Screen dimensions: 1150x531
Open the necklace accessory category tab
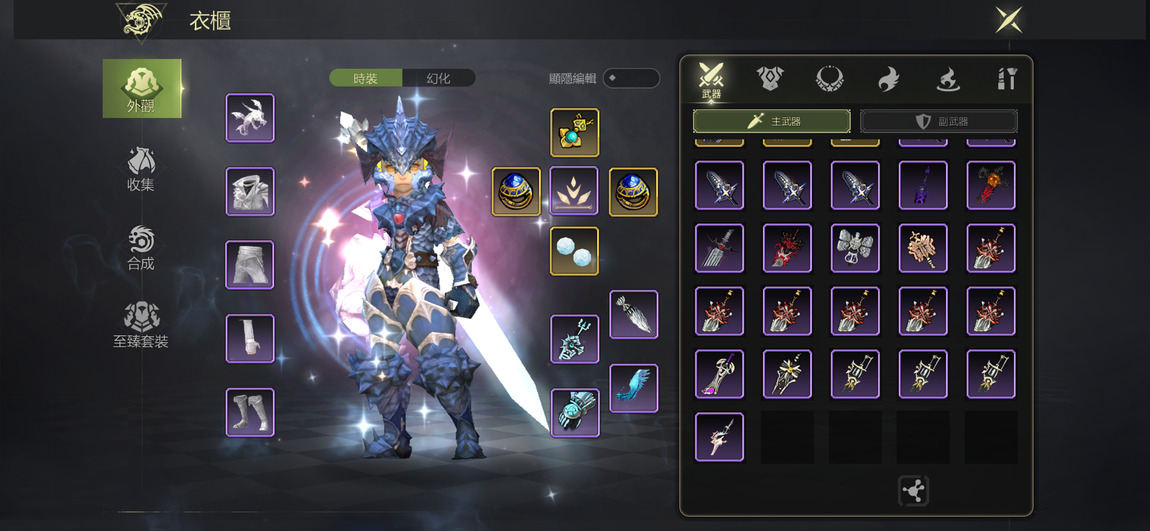pyautogui.click(x=829, y=78)
